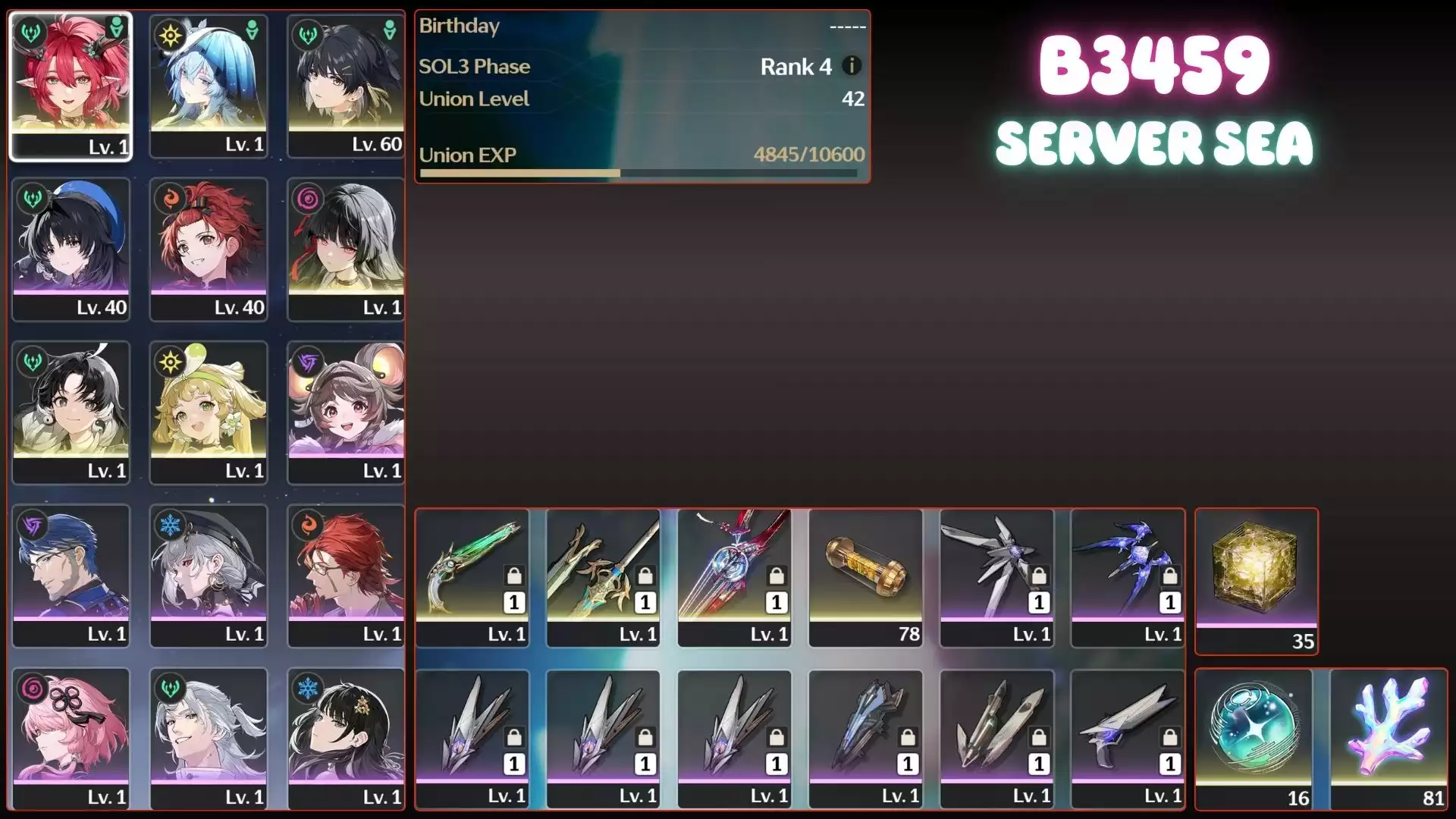Choose the mouse-eared brown-haired girl
The image size is (1456, 819).
point(346,412)
